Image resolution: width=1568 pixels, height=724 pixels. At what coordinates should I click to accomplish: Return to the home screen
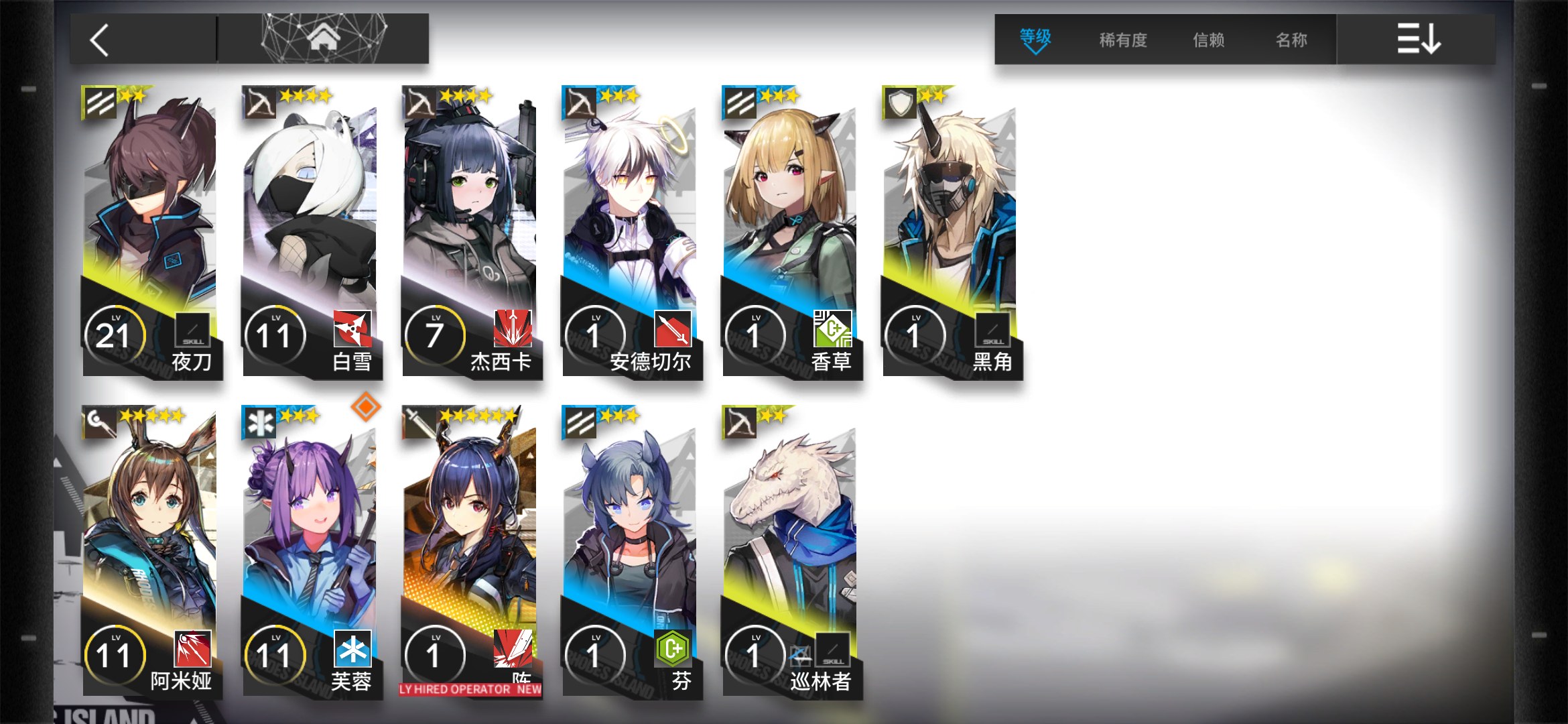tap(323, 39)
